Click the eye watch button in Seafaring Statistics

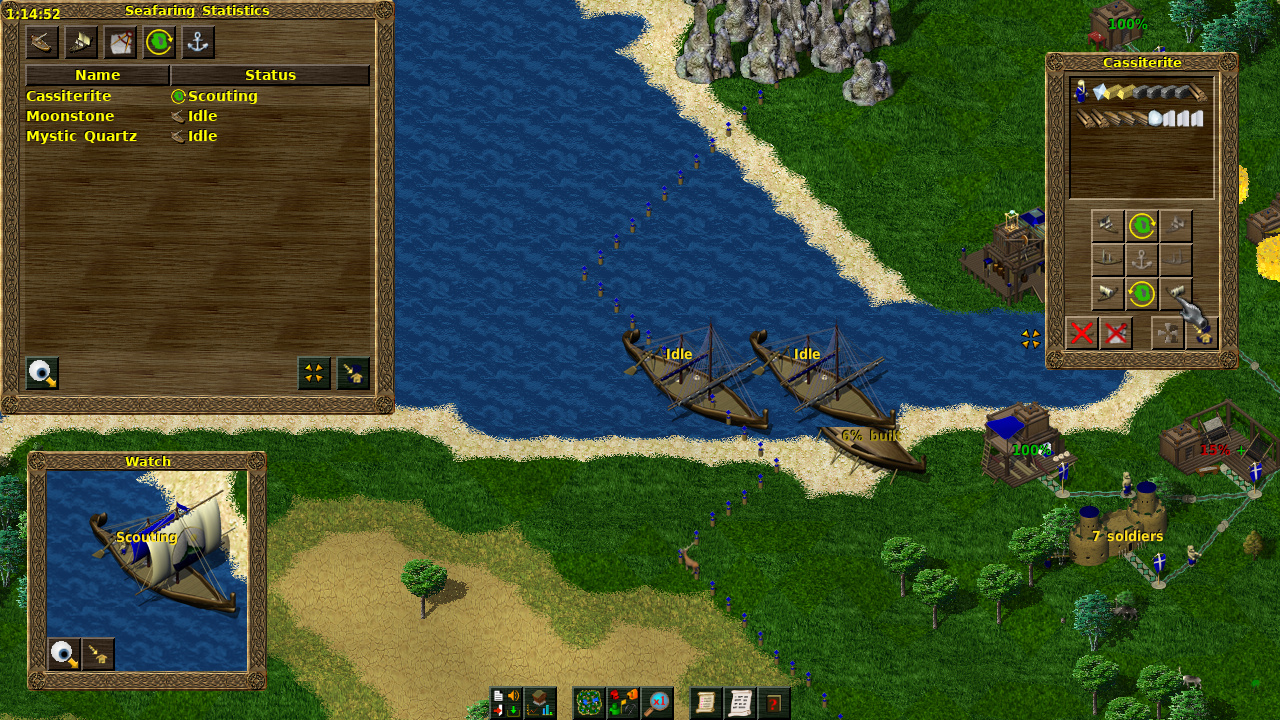pyautogui.click(x=42, y=373)
